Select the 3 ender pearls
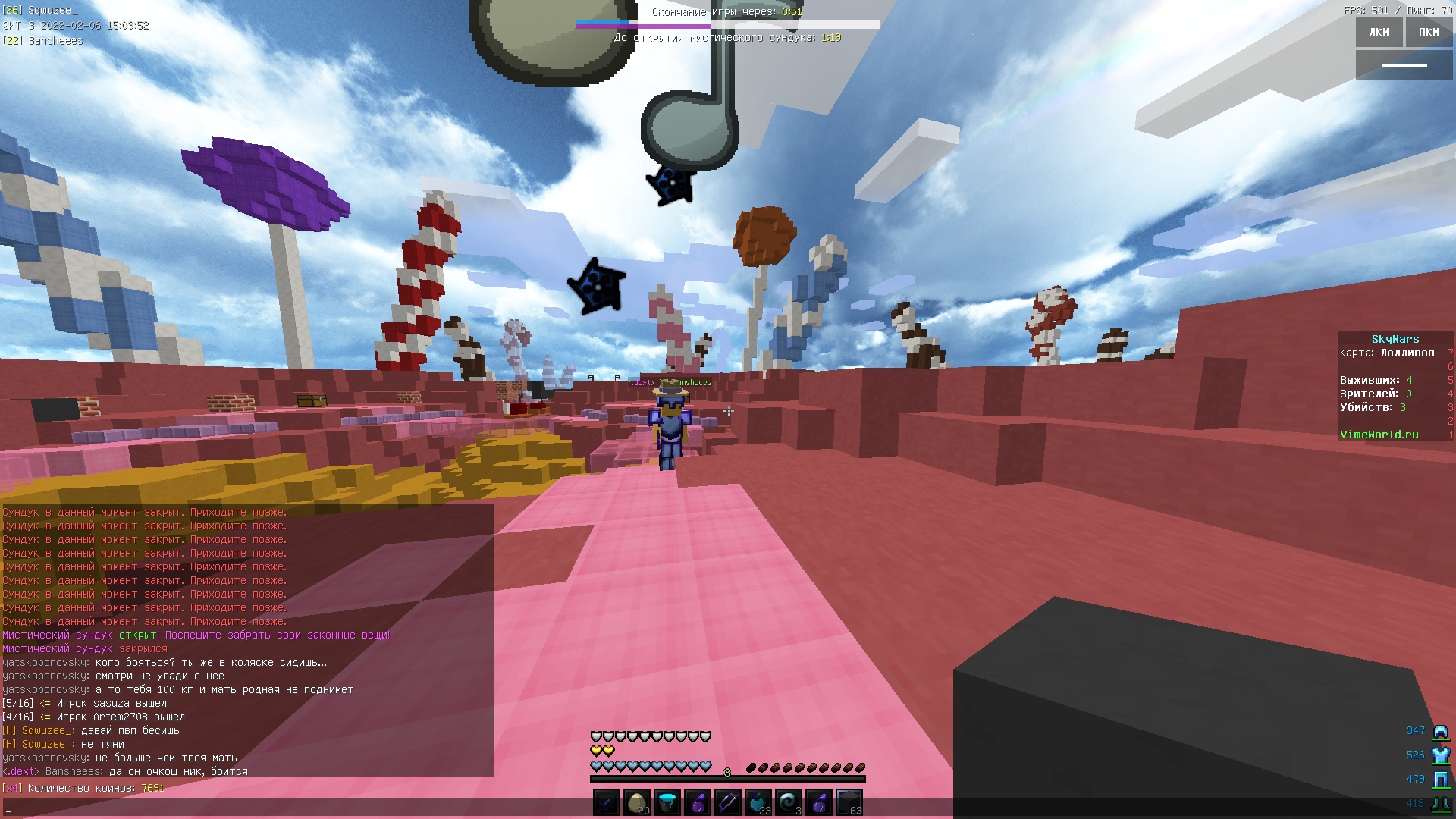 point(788,802)
